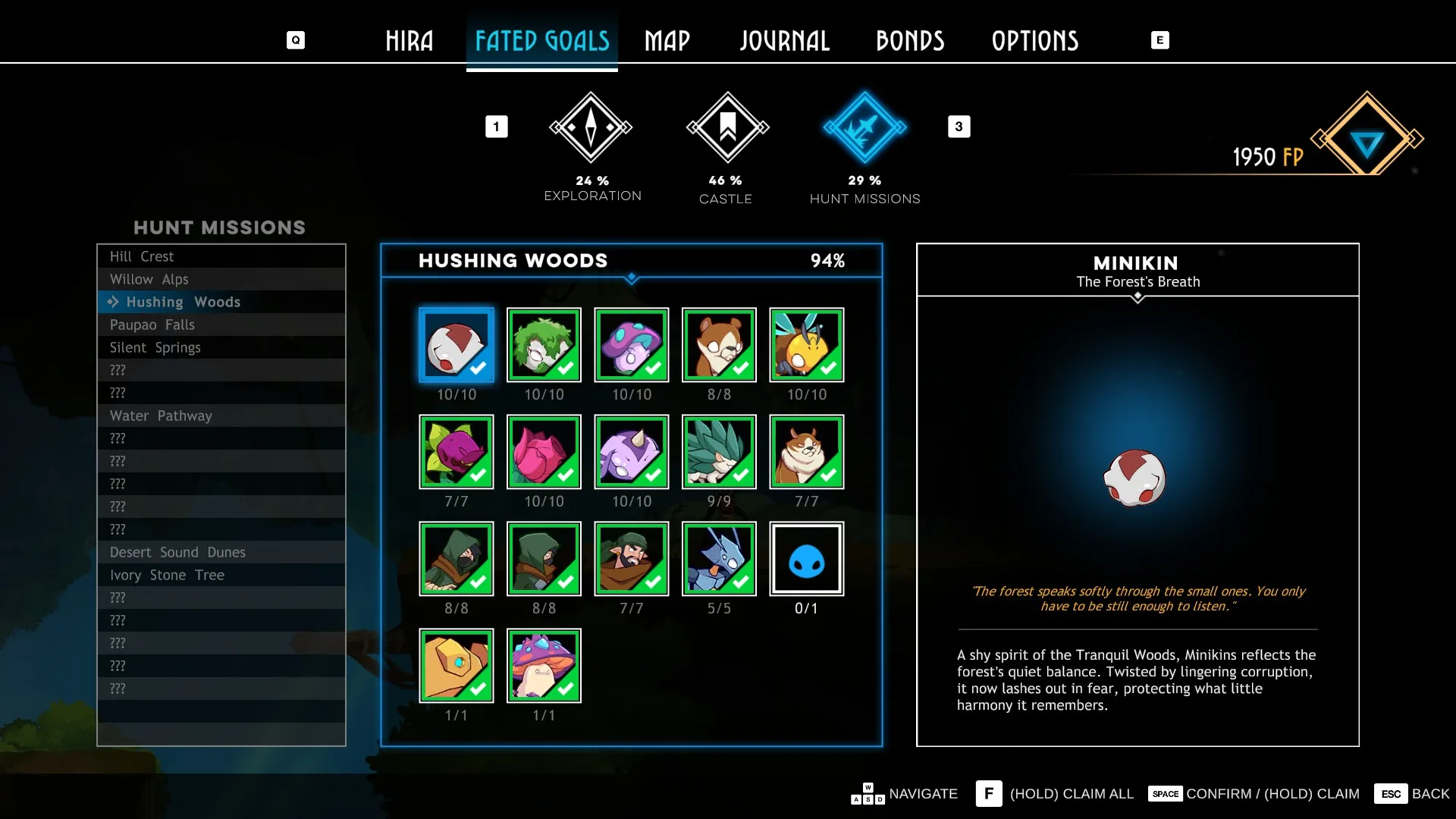Open Paupao Falls hunt missions

152,325
